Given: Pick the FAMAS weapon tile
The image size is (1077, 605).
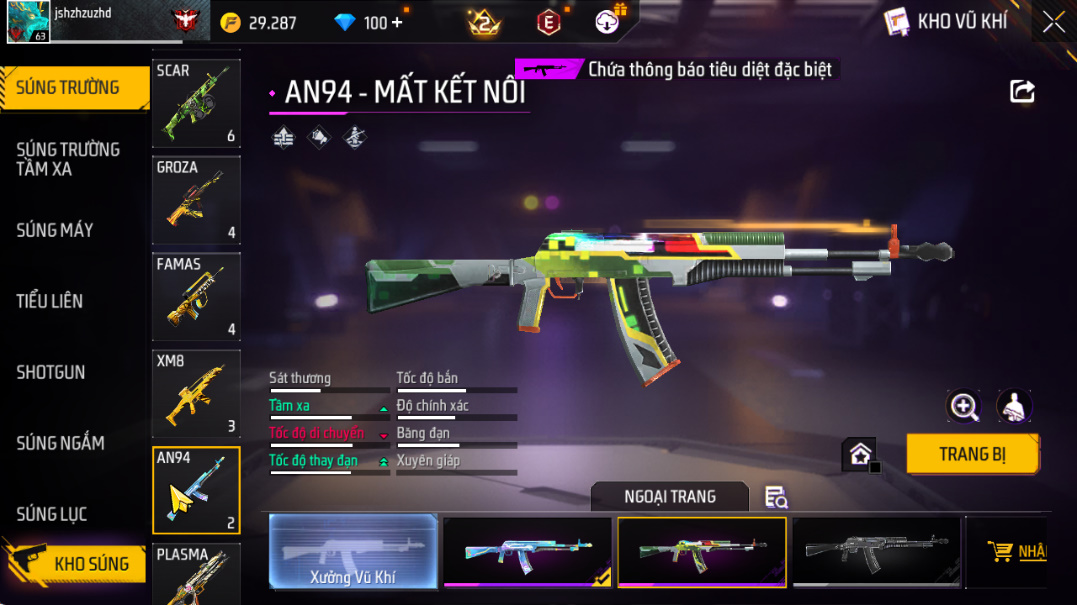Looking at the screenshot, I should [x=196, y=297].
